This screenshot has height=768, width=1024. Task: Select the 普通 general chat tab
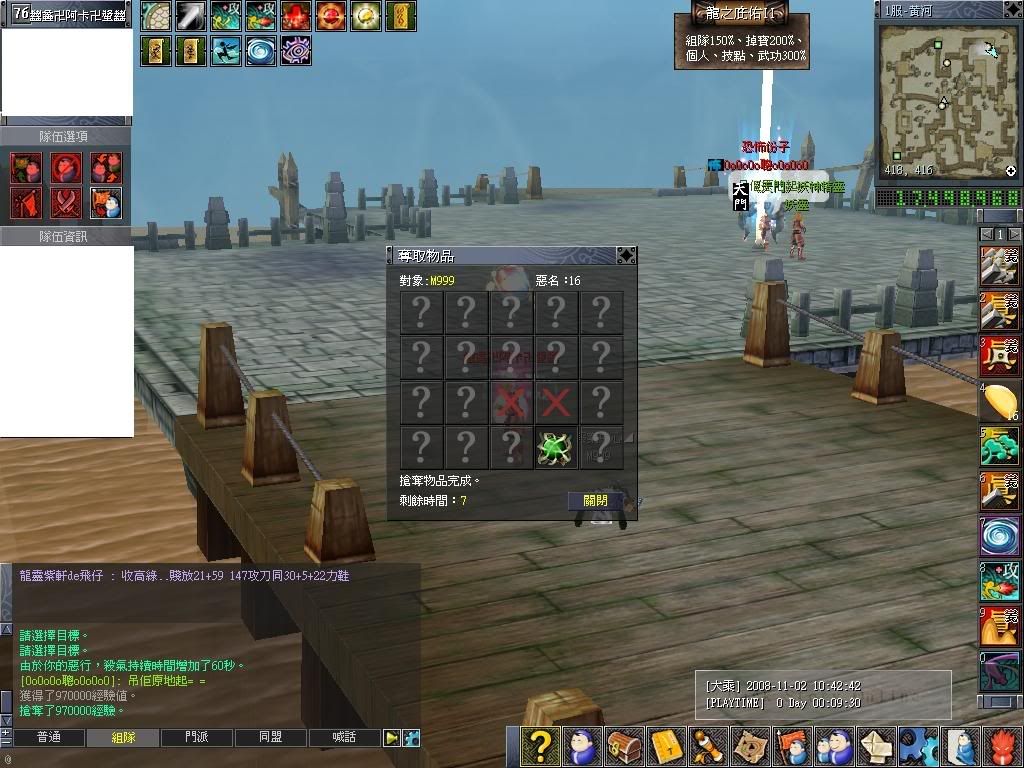click(x=49, y=737)
